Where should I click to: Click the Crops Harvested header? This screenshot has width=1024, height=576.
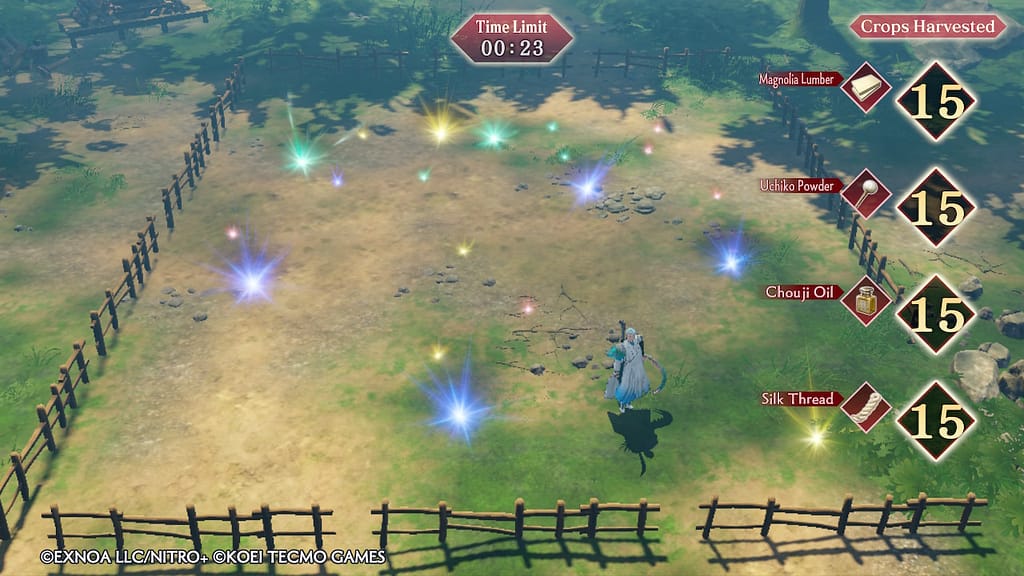[927, 27]
